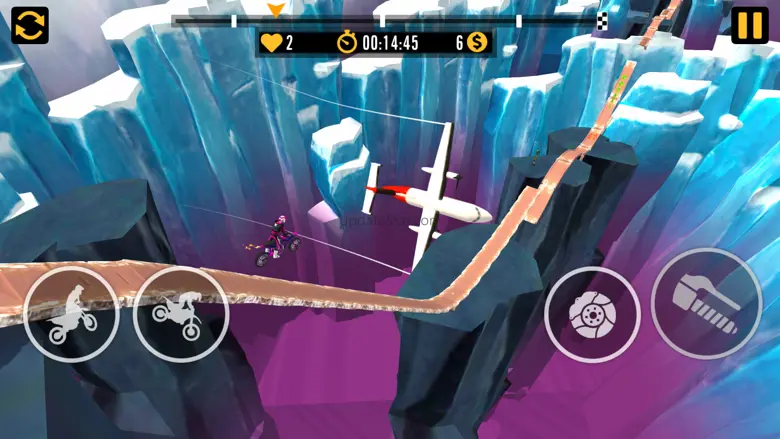Lean the rider forward
Screen dimensions: 780x439
pos(181,314)
